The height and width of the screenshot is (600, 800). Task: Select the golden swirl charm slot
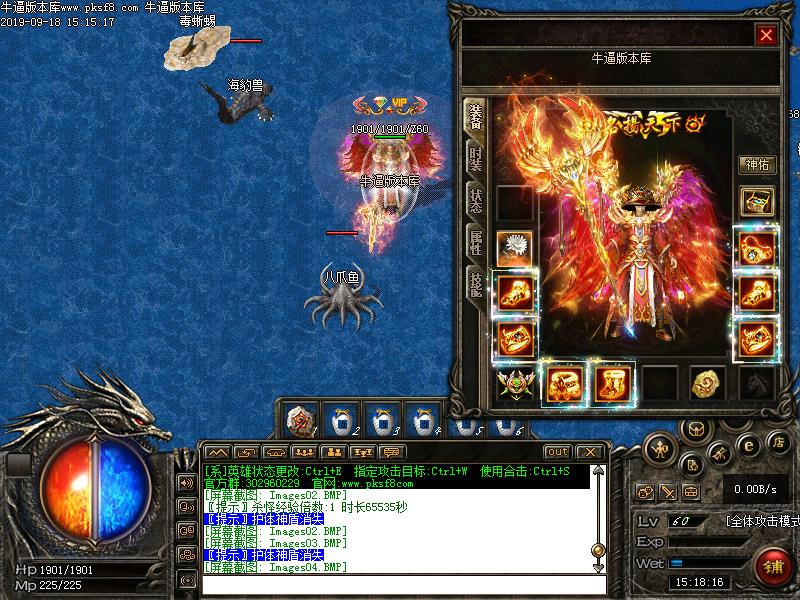click(x=709, y=383)
